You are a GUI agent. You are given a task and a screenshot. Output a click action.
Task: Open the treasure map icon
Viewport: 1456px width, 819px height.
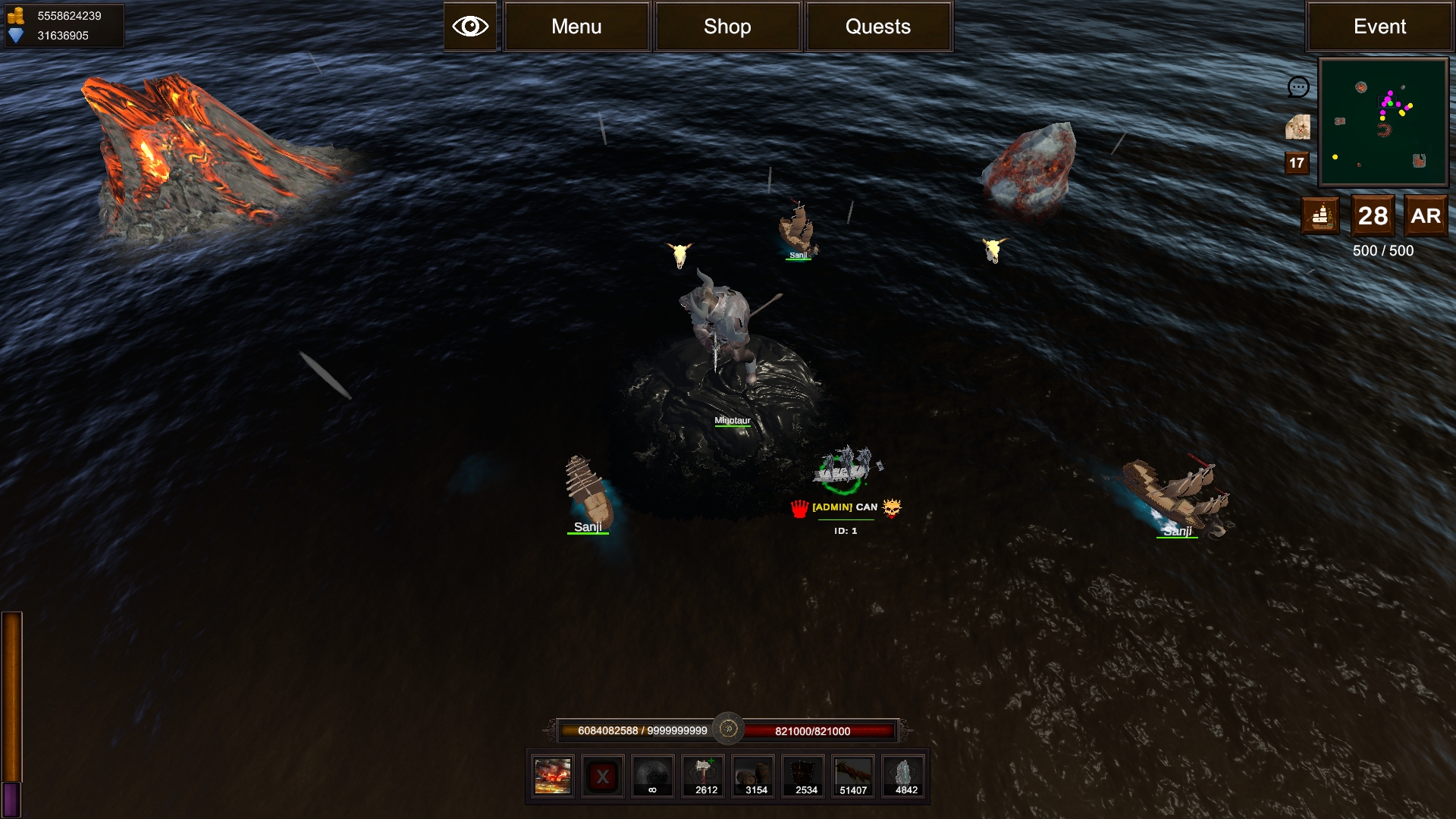[x=1298, y=127]
